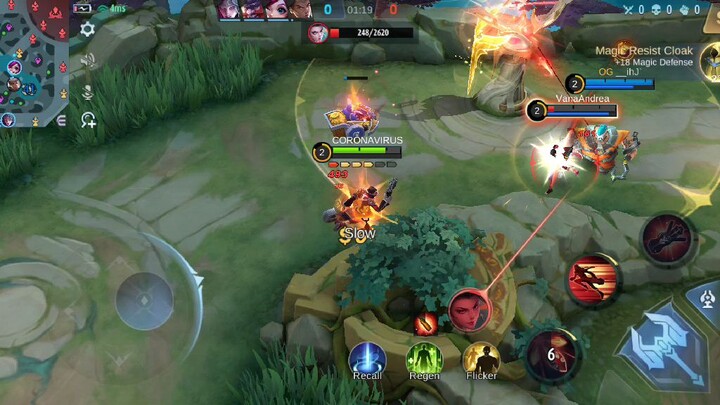720x405 pixels.
Task: Use the small red equipment active icon
Action: pyautogui.click(x=425, y=323)
